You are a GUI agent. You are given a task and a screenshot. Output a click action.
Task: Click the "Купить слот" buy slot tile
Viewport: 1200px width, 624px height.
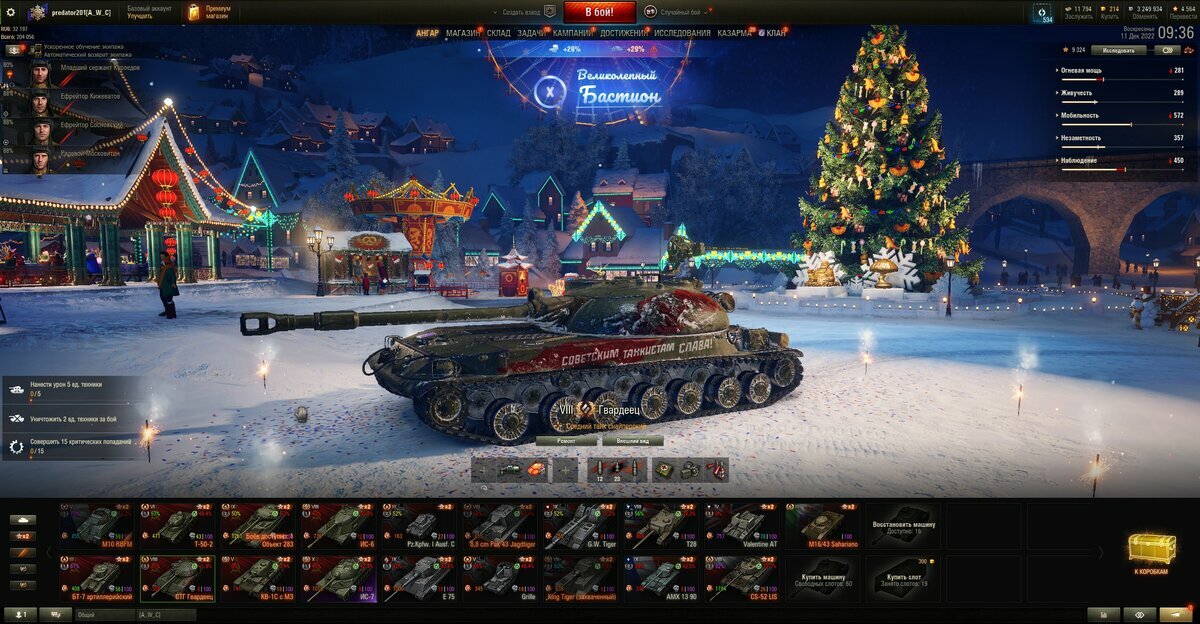click(904, 579)
